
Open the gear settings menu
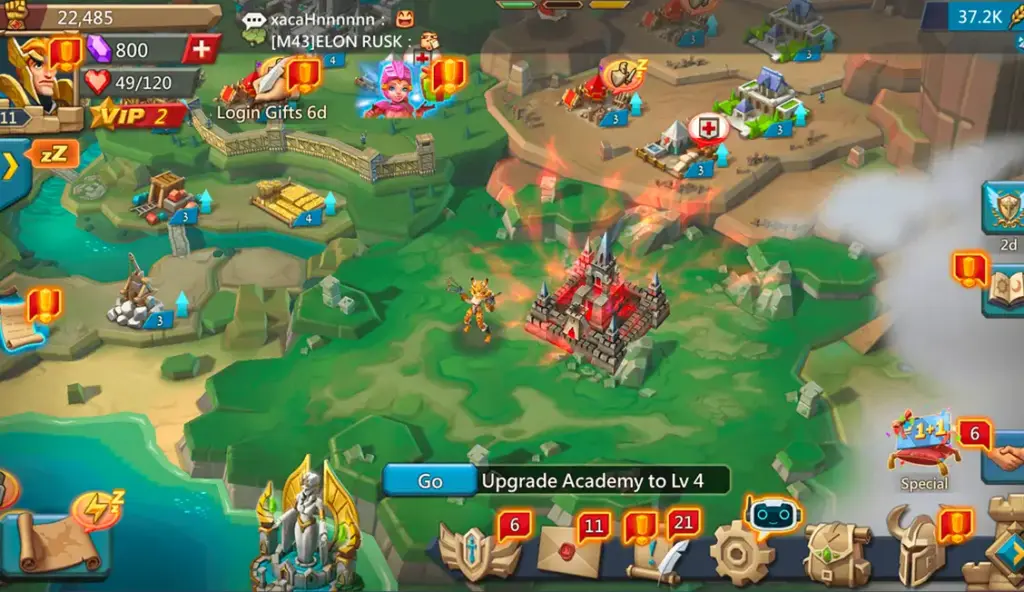740,553
